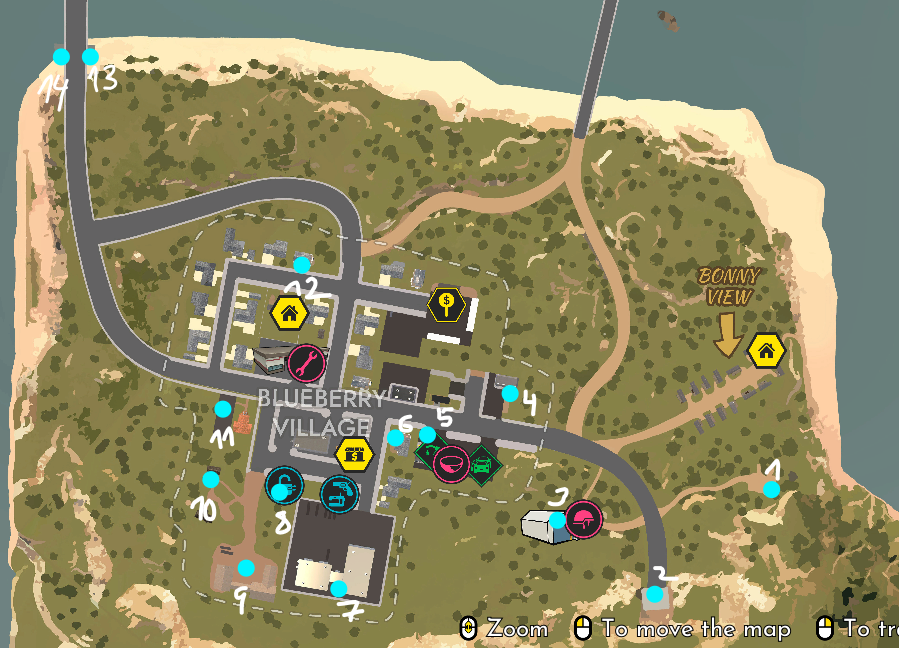Click the blue pistol marker
This screenshot has height=648, width=899.
(x=338, y=493)
